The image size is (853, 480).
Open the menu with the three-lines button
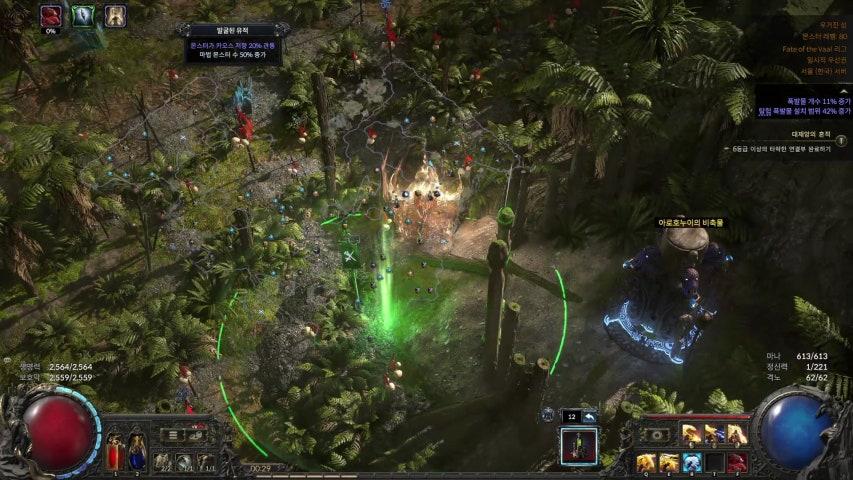[173, 435]
